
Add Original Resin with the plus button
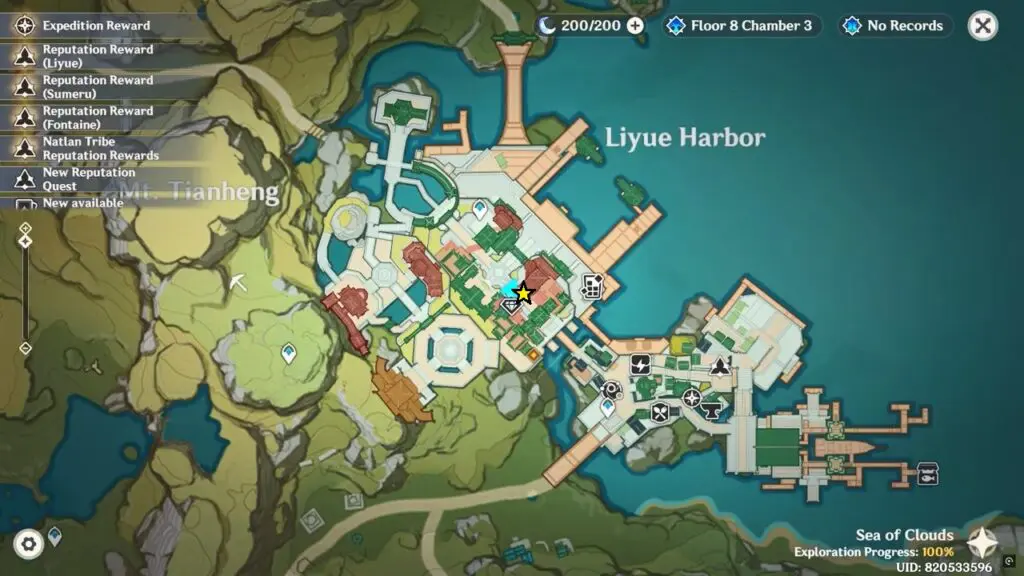(635, 26)
